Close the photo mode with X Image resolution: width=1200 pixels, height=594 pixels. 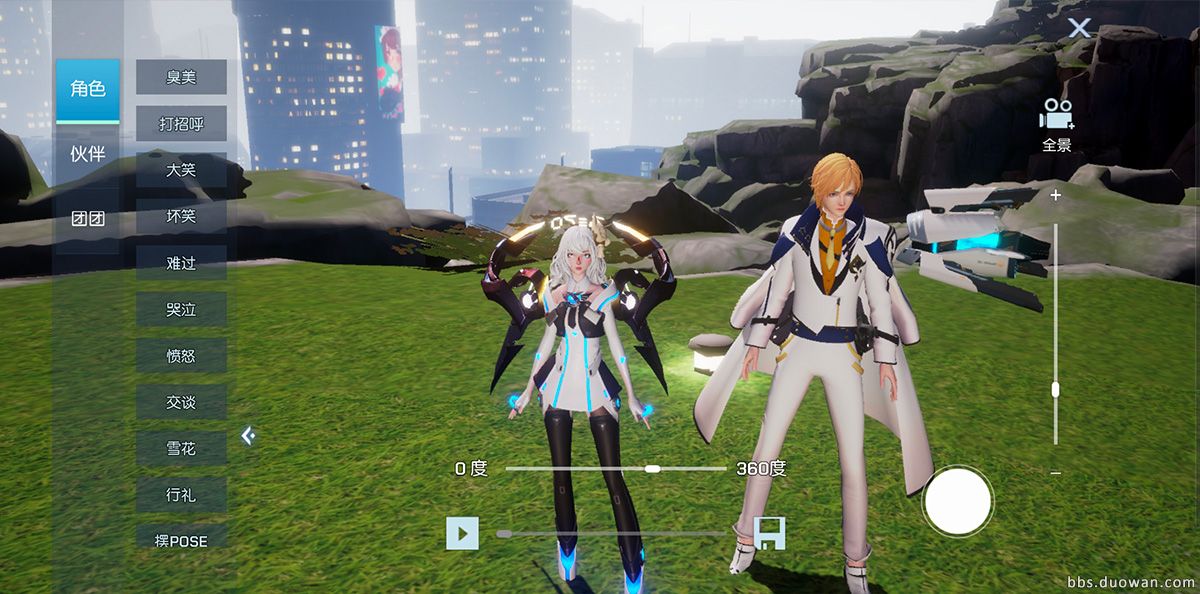(x=1079, y=28)
